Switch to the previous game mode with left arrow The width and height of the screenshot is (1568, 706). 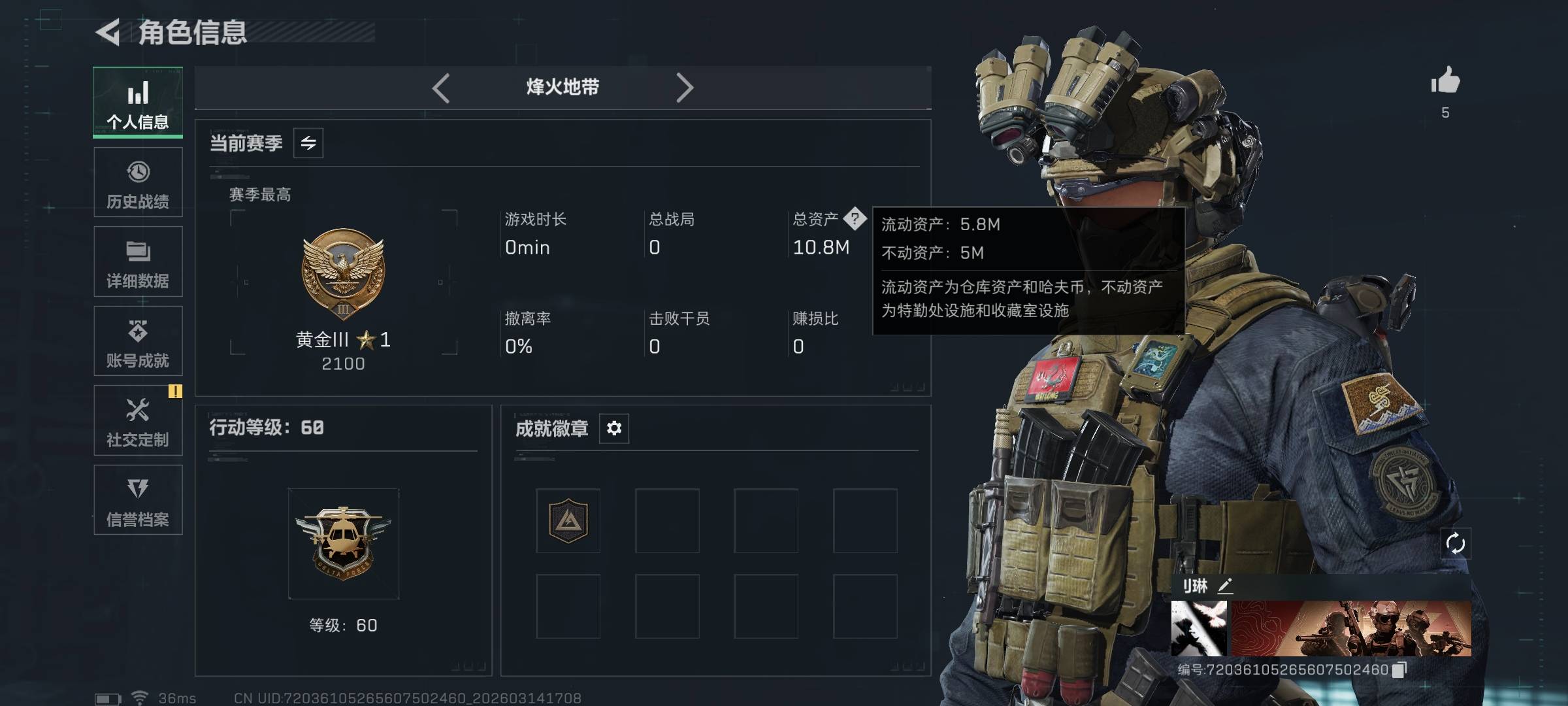(x=441, y=88)
